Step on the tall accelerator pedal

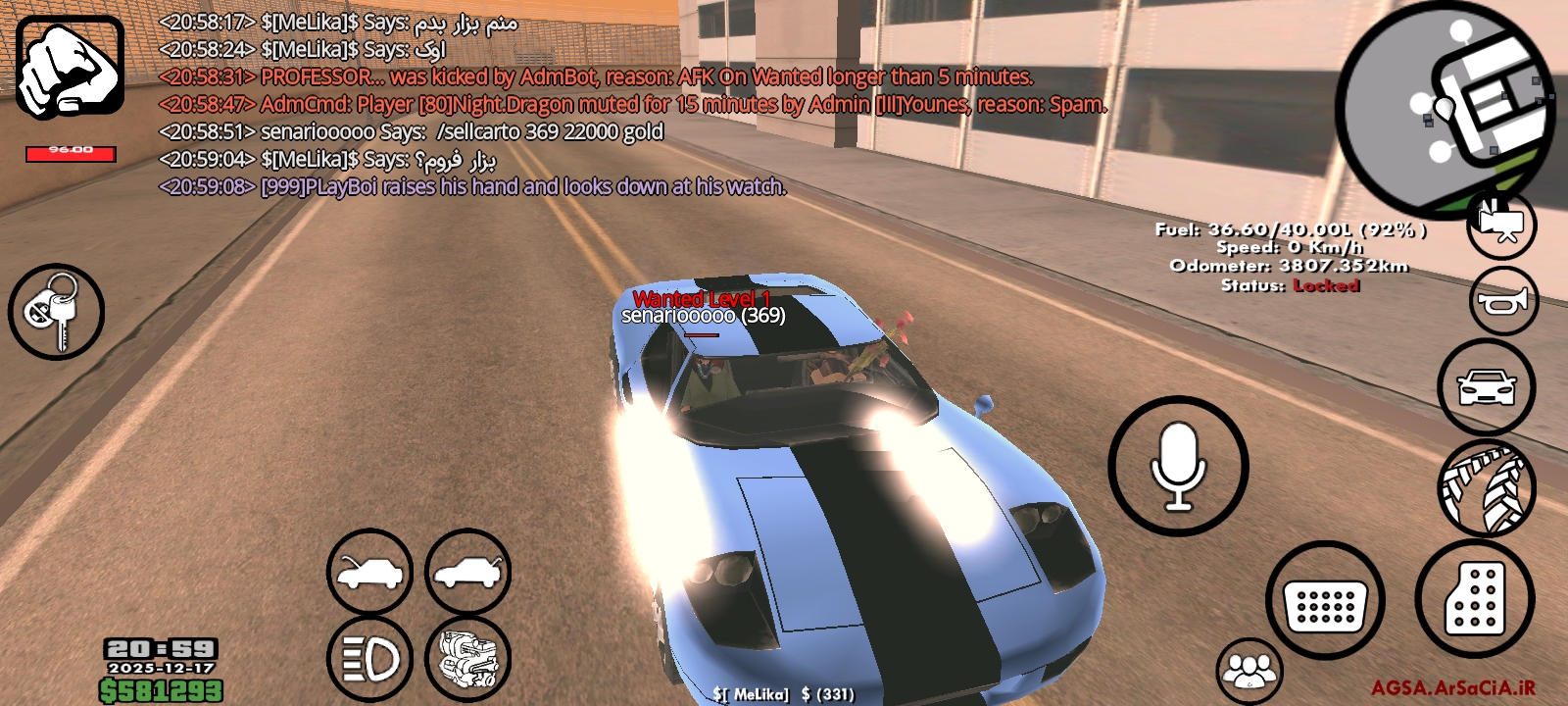click(x=1474, y=598)
